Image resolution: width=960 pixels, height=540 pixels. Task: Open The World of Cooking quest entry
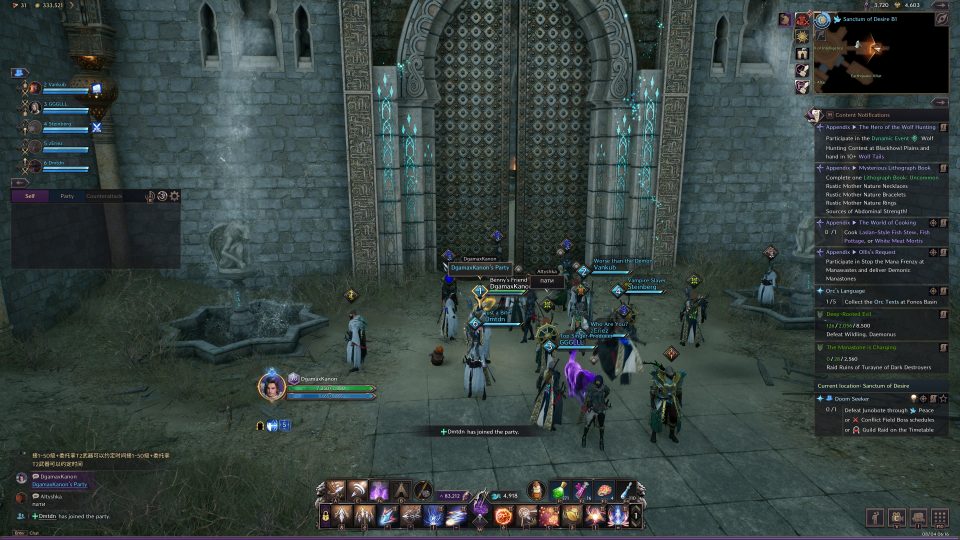tap(880, 222)
